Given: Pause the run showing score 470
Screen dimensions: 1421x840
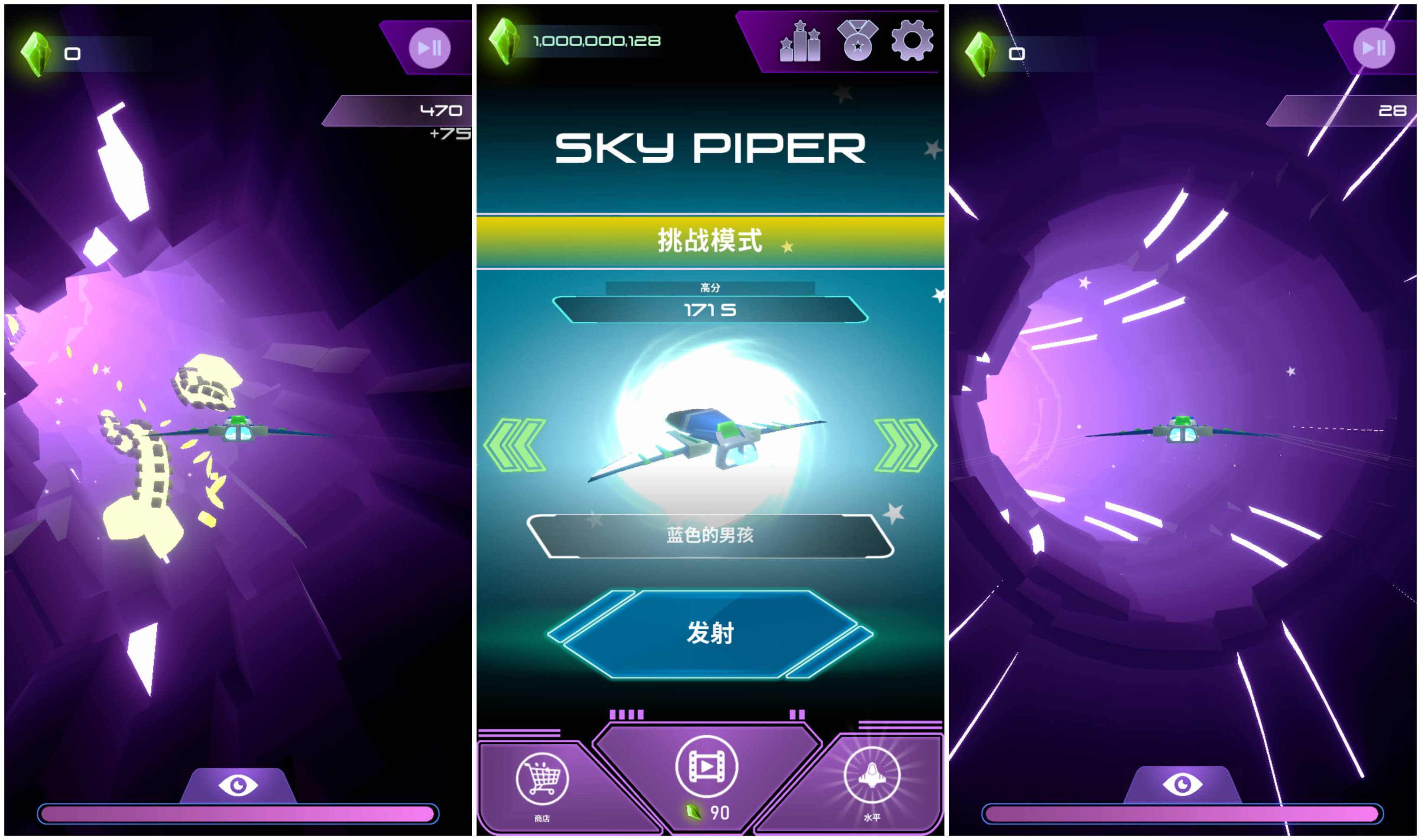Looking at the screenshot, I should tap(429, 48).
